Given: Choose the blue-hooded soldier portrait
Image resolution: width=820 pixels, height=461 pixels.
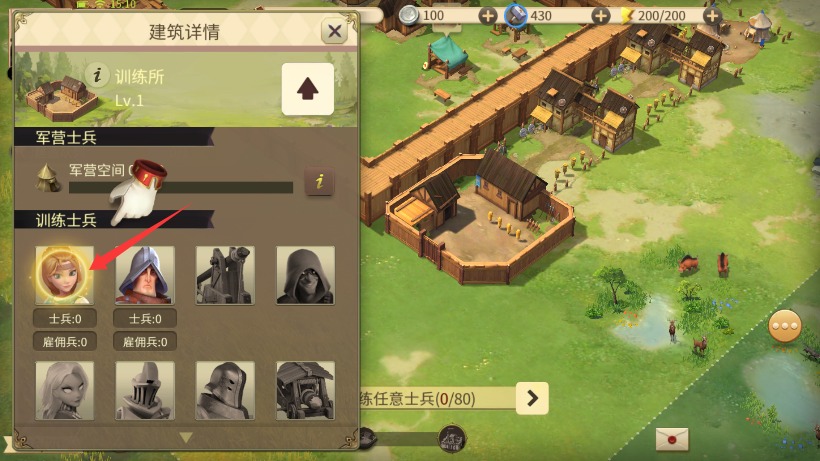Looking at the screenshot, I should click(x=145, y=275).
